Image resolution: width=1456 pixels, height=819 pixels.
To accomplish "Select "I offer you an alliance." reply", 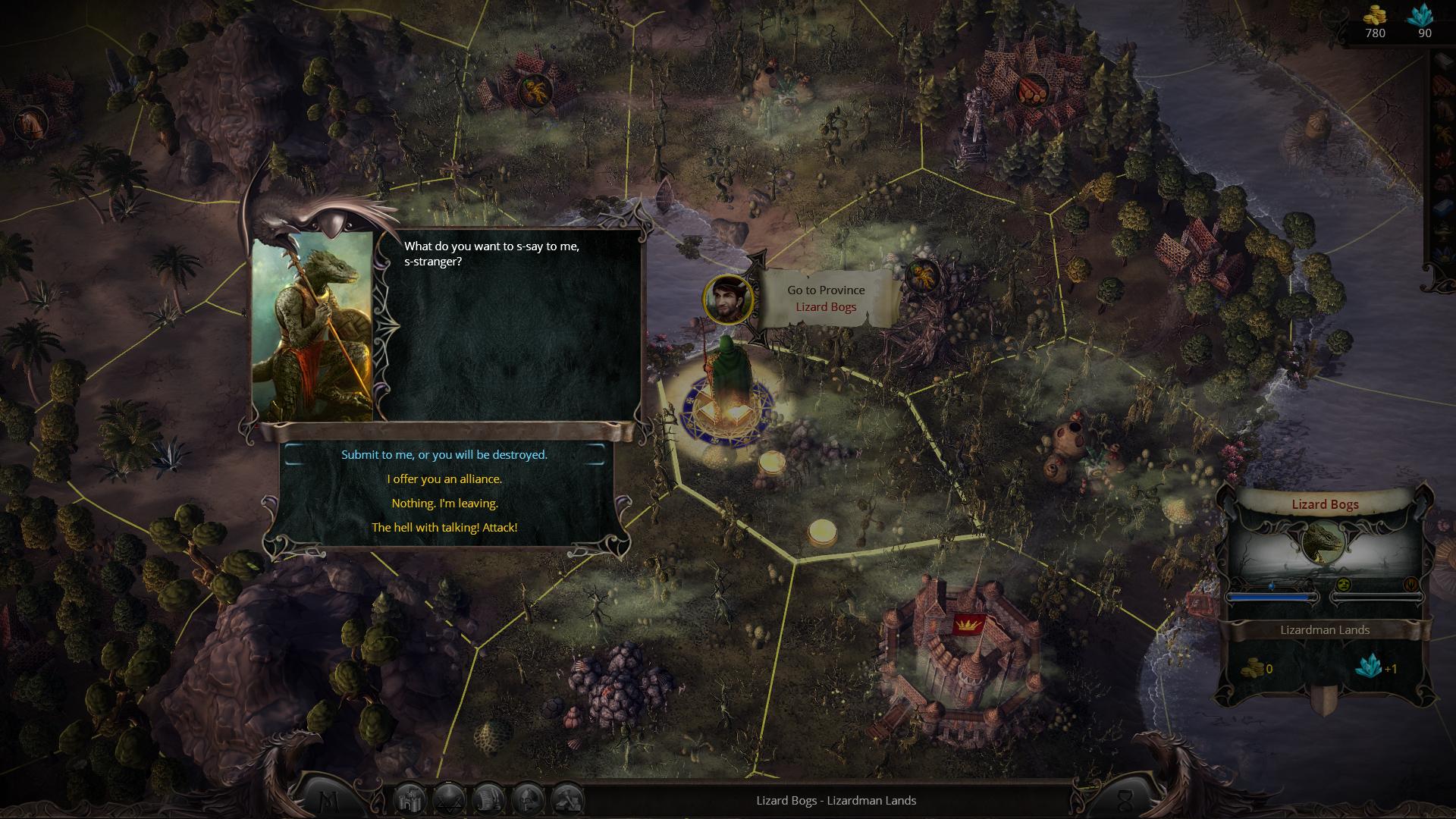I will coord(444,479).
